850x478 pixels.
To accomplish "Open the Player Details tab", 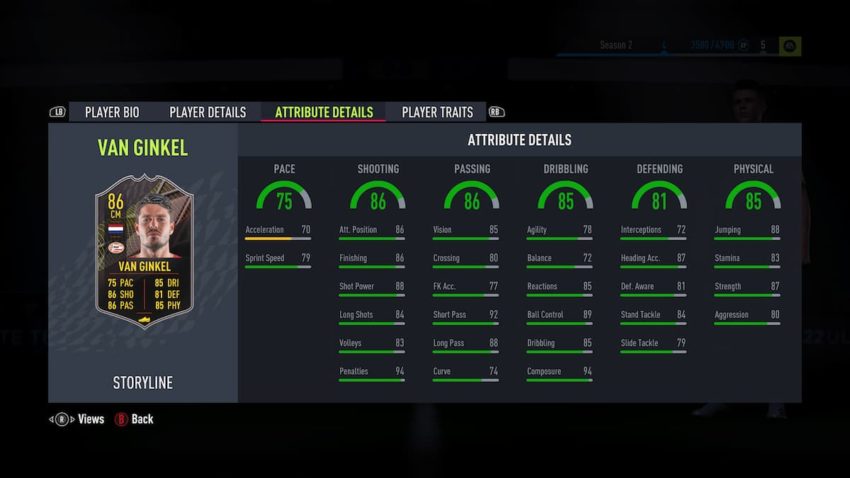I will 207,112.
